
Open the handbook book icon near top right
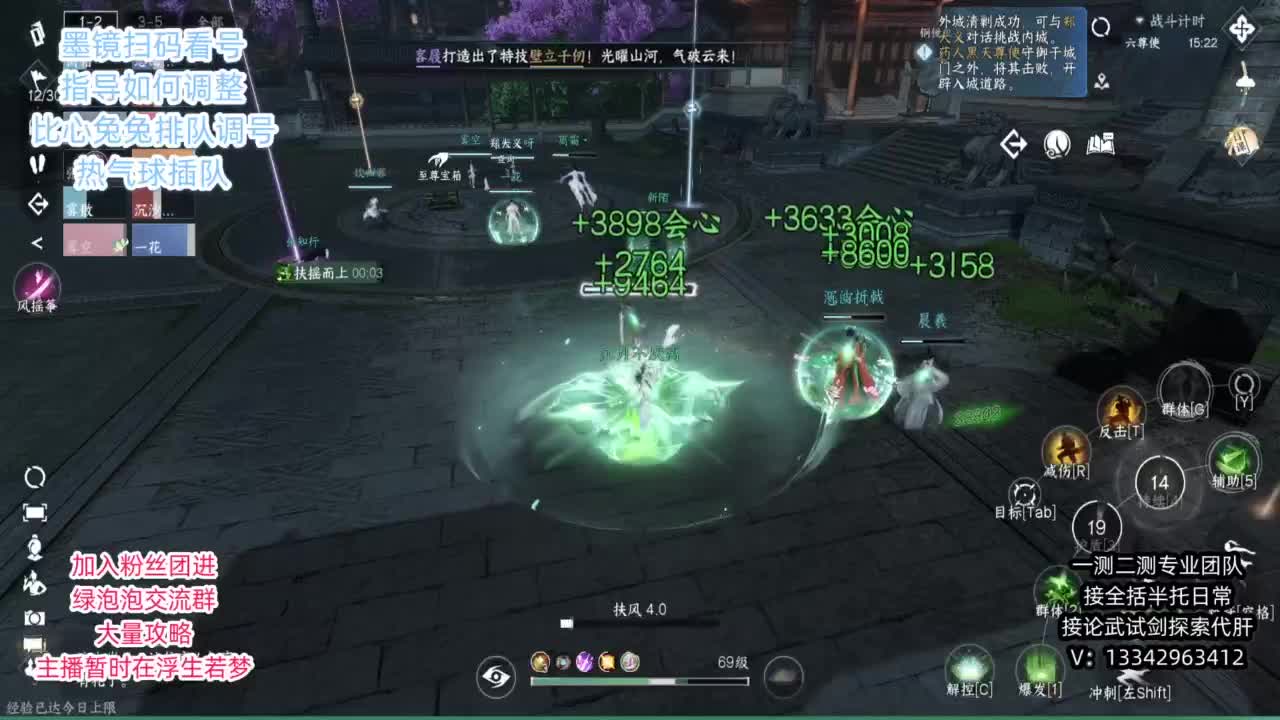point(1101,144)
